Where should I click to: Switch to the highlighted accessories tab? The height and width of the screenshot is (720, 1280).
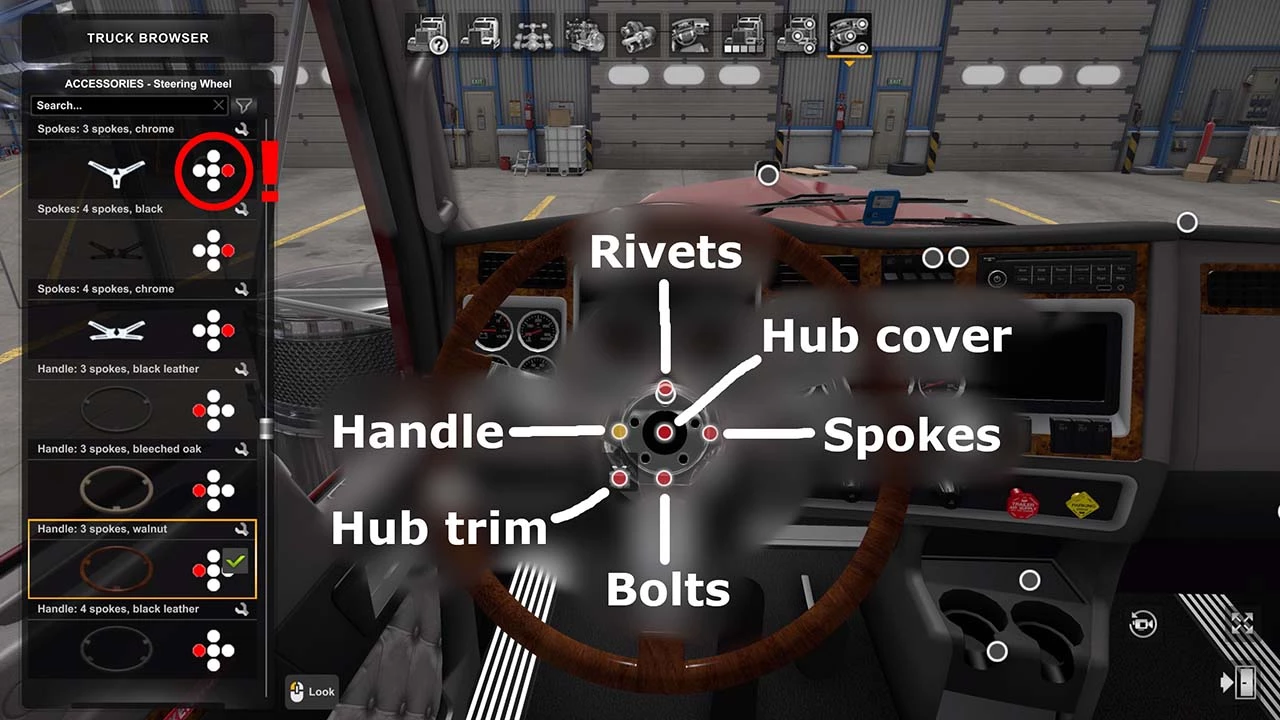click(x=850, y=32)
